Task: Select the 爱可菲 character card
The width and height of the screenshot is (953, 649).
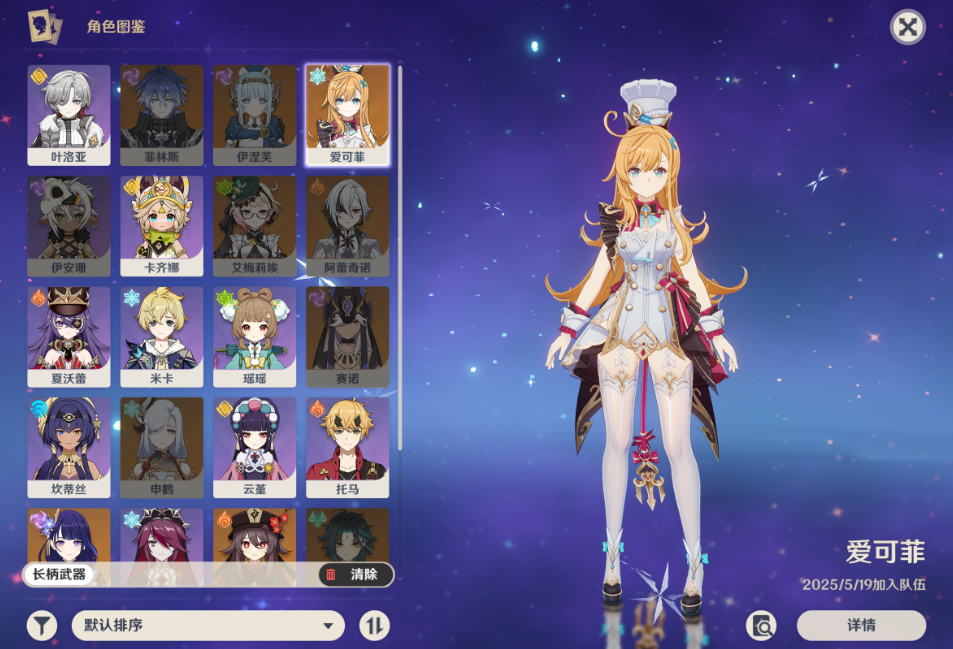Action: tap(347, 114)
